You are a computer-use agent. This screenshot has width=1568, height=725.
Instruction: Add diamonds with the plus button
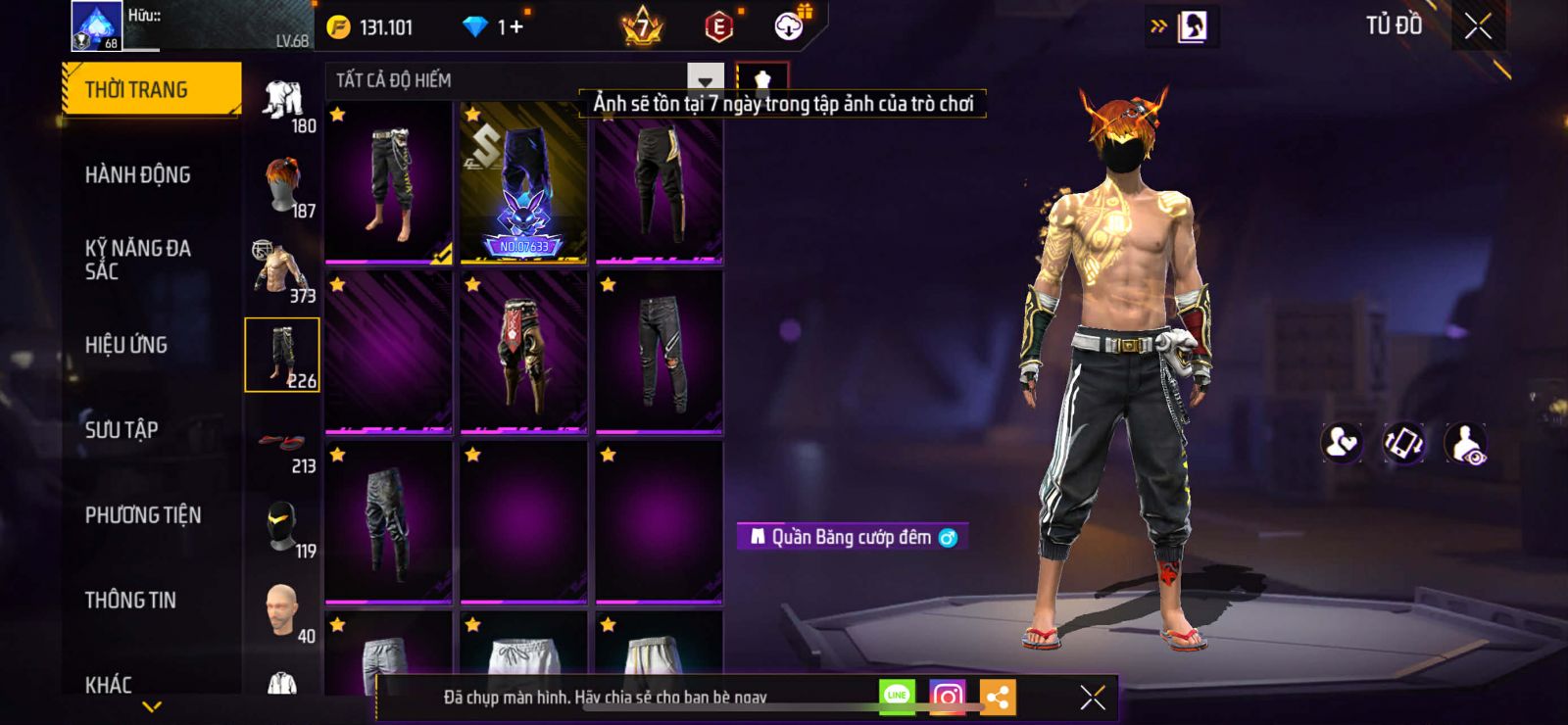pos(515,26)
